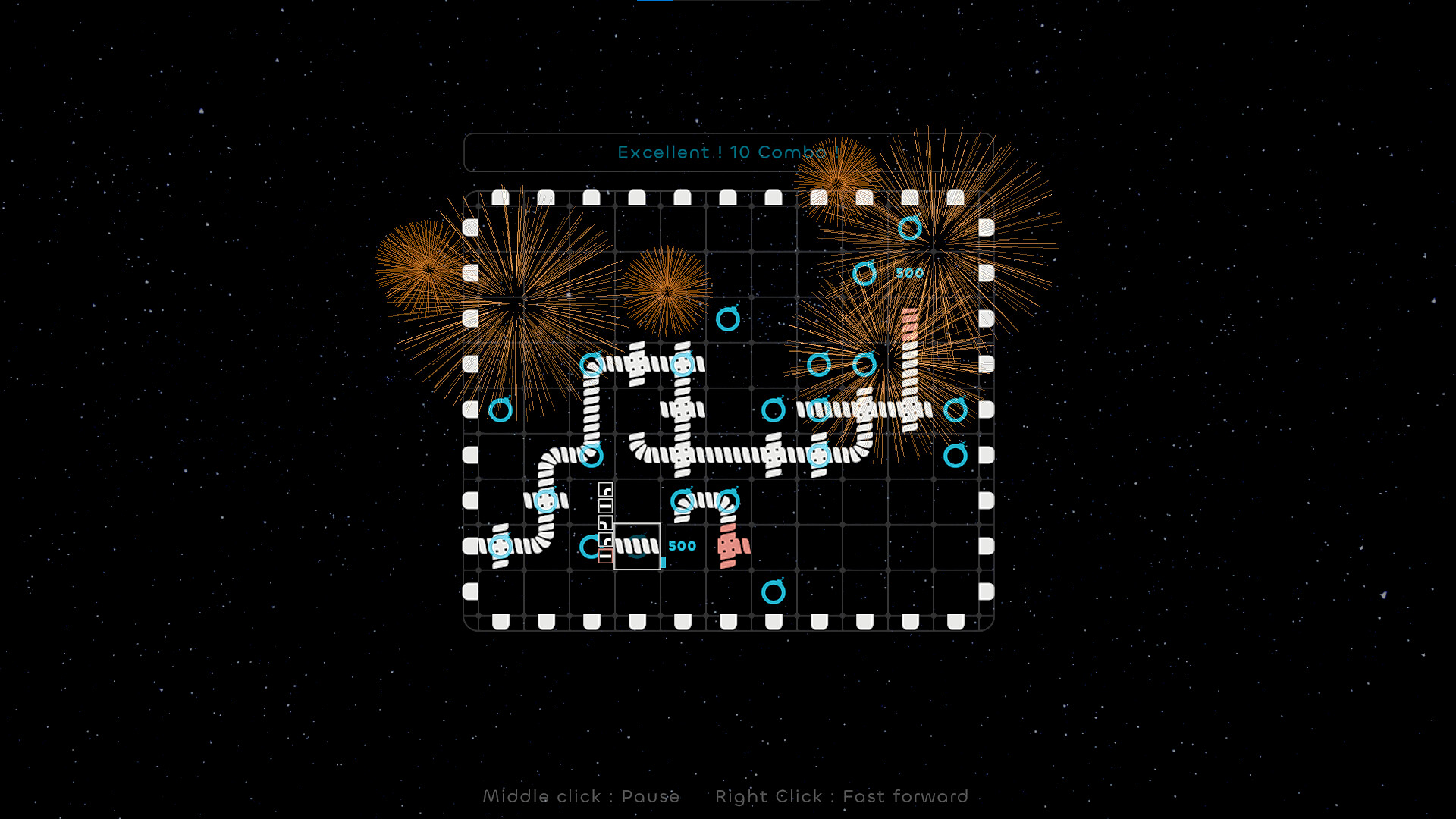Image resolution: width=1456 pixels, height=819 pixels.
Task: Click the blue progress bar beside the selection
Action: point(664,561)
